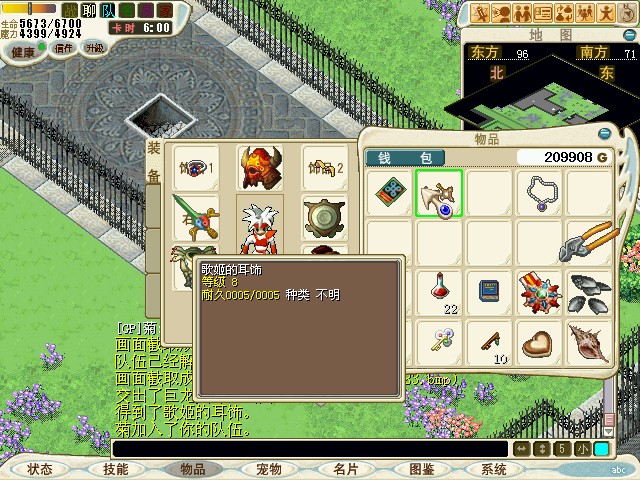The image size is (640, 480).
Task: Toggle the 物品 items menu
Action: [192, 468]
